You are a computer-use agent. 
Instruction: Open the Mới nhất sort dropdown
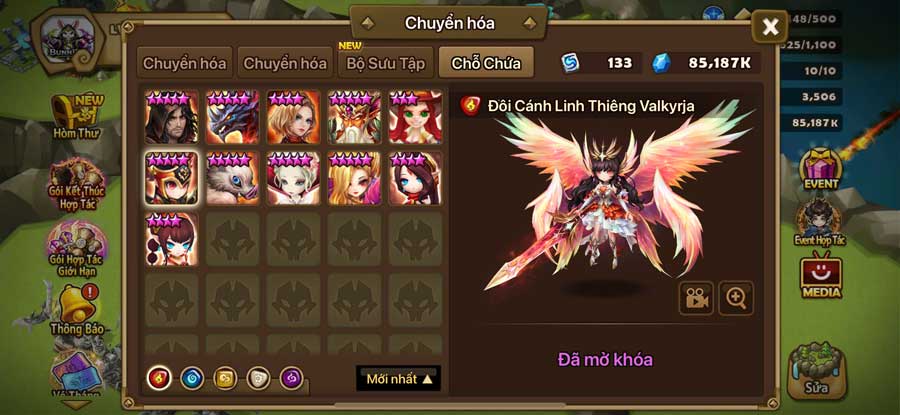coord(398,379)
